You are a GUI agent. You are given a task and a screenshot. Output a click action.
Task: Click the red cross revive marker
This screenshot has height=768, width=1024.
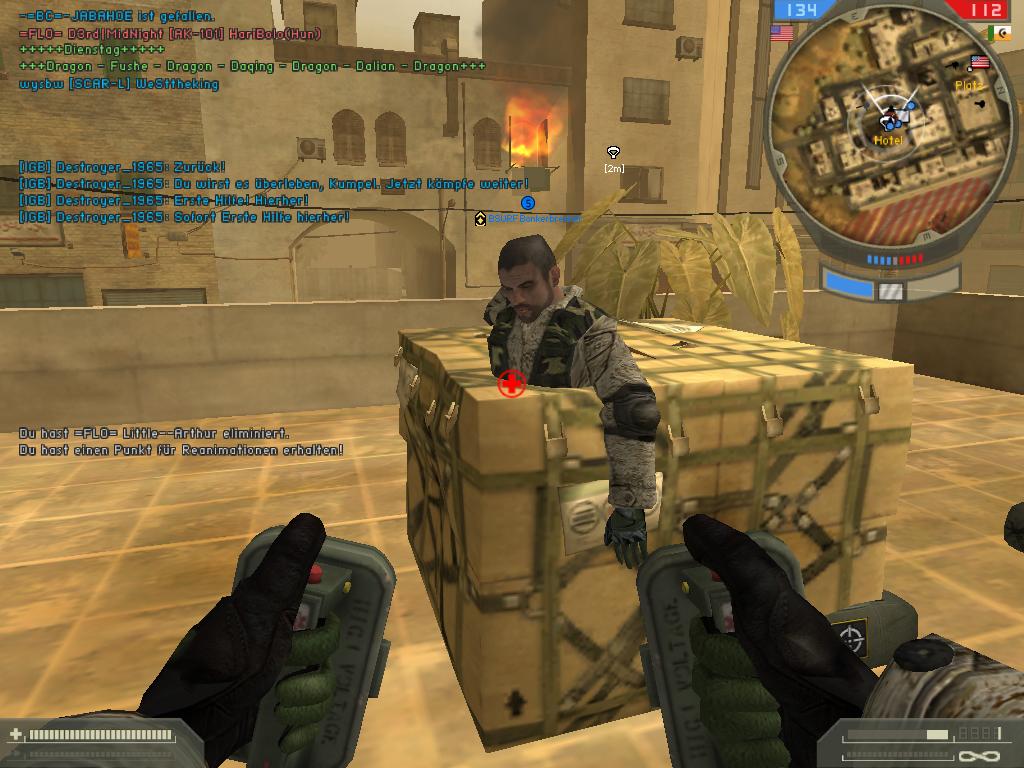512,383
